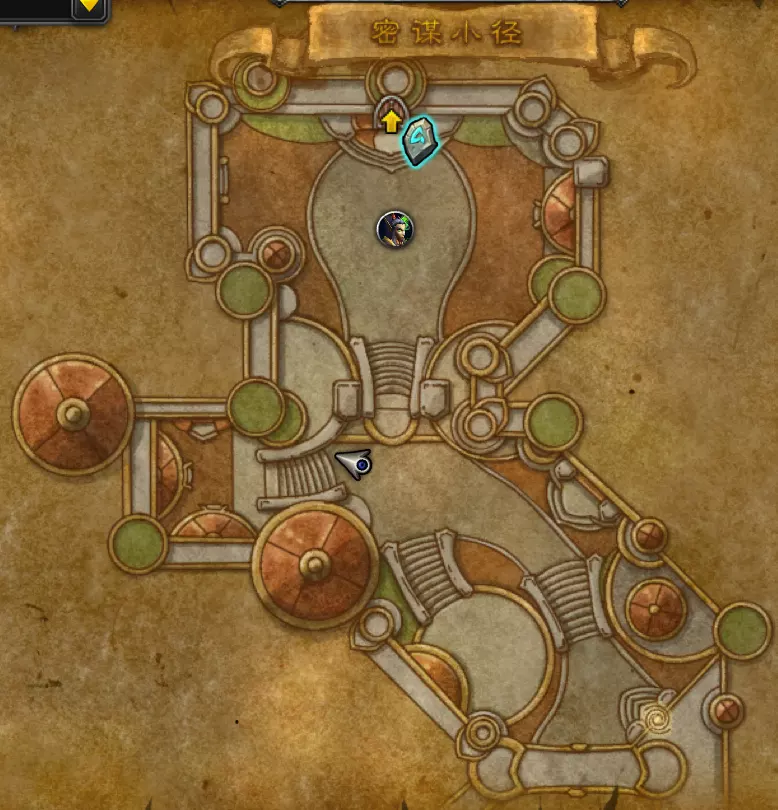The height and width of the screenshot is (810, 778).
Task: Click the yellow up-arrow doorway marker
Action: coord(391,123)
